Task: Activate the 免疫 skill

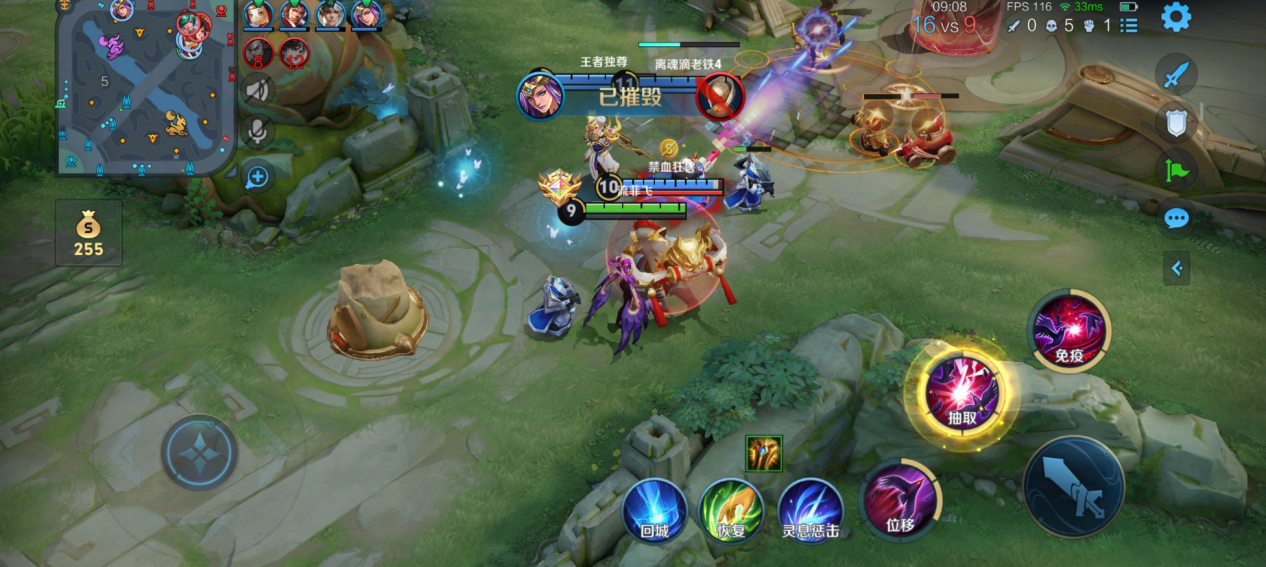Action: [x=1069, y=330]
